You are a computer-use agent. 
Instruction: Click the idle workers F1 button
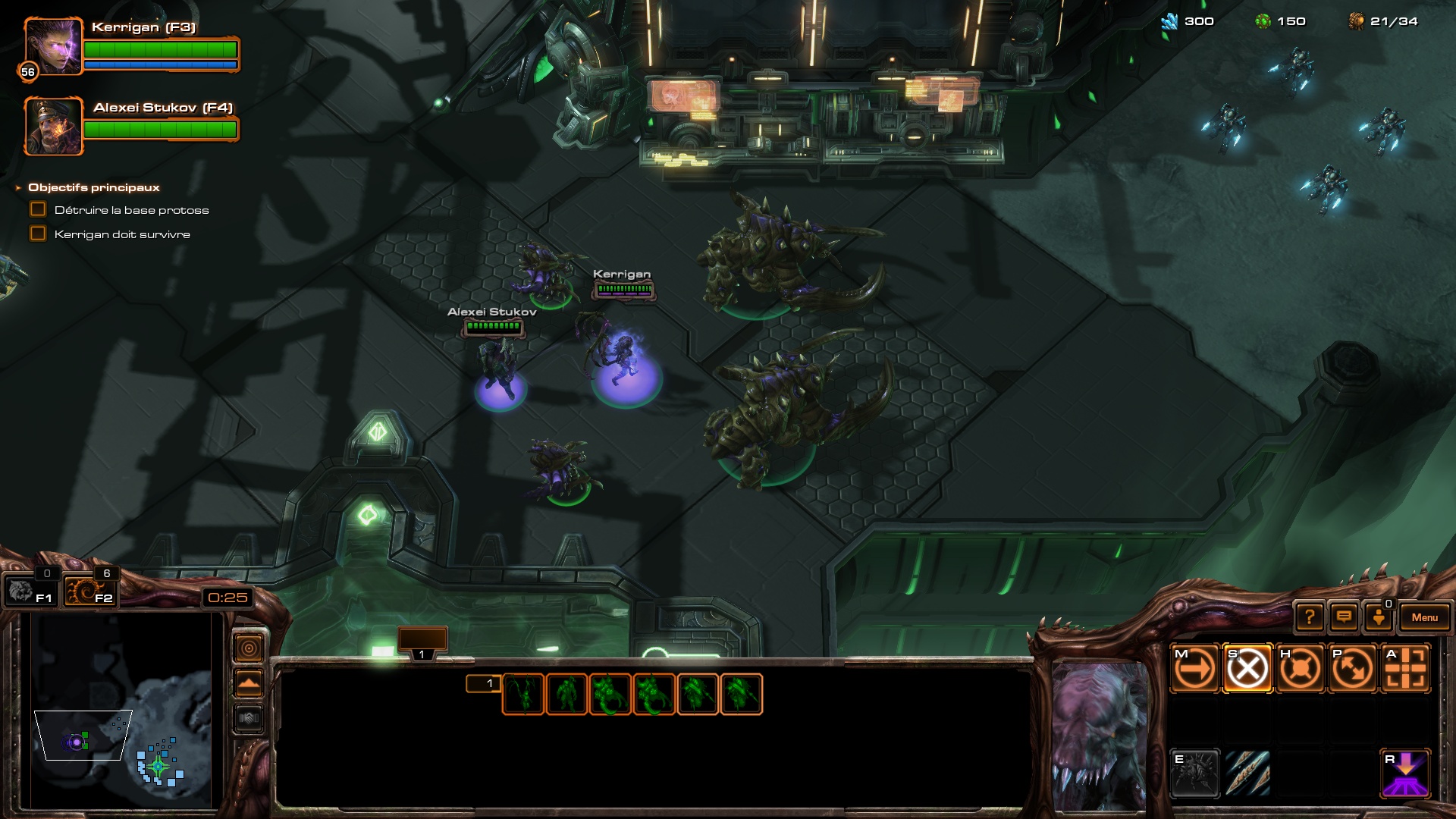[x=30, y=591]
